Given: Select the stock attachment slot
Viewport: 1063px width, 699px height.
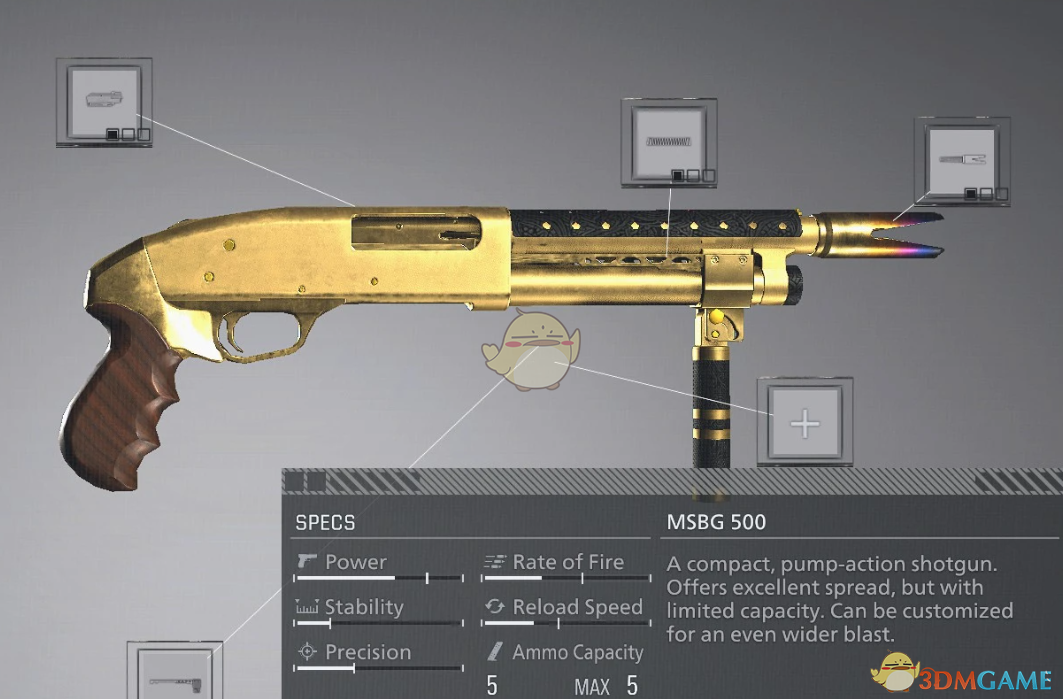Looking at the screenshot, I should point(173,672).
